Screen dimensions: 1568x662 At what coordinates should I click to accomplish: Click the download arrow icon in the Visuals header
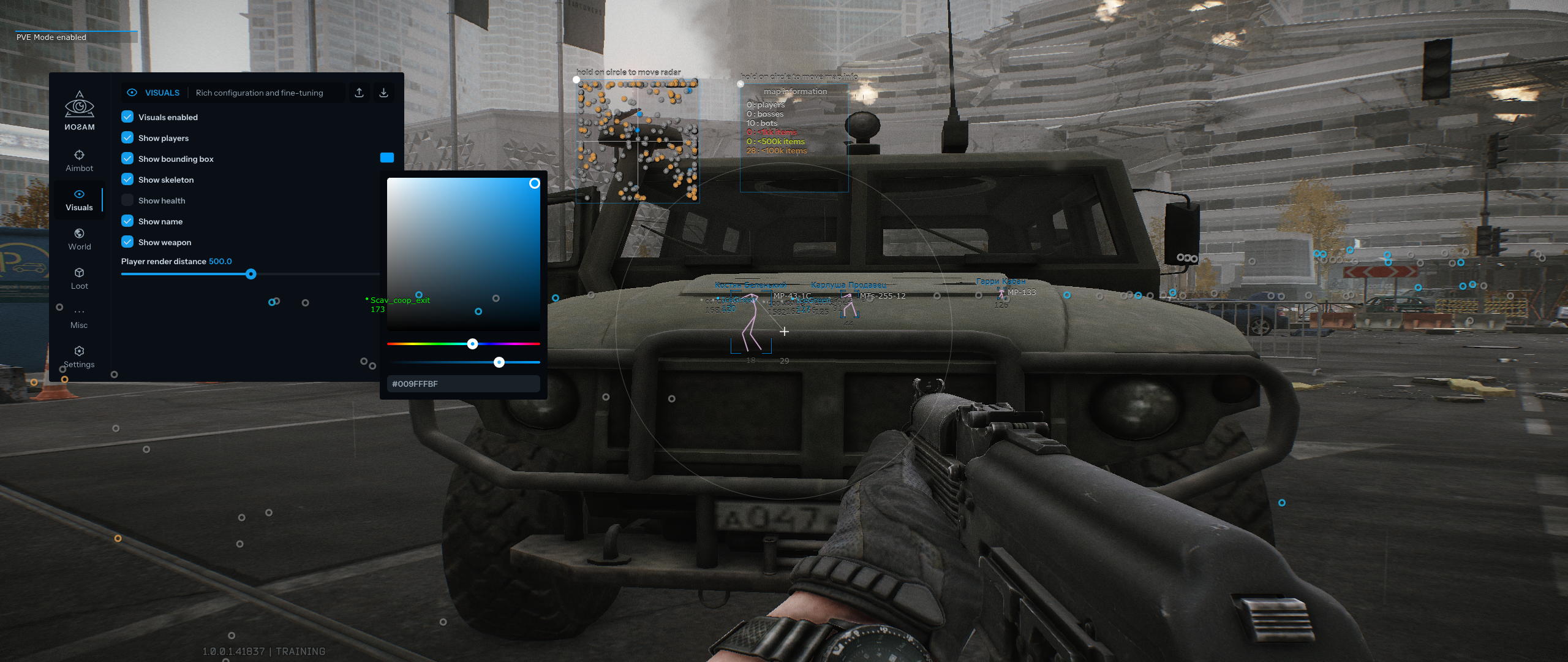tap(383, 93)
